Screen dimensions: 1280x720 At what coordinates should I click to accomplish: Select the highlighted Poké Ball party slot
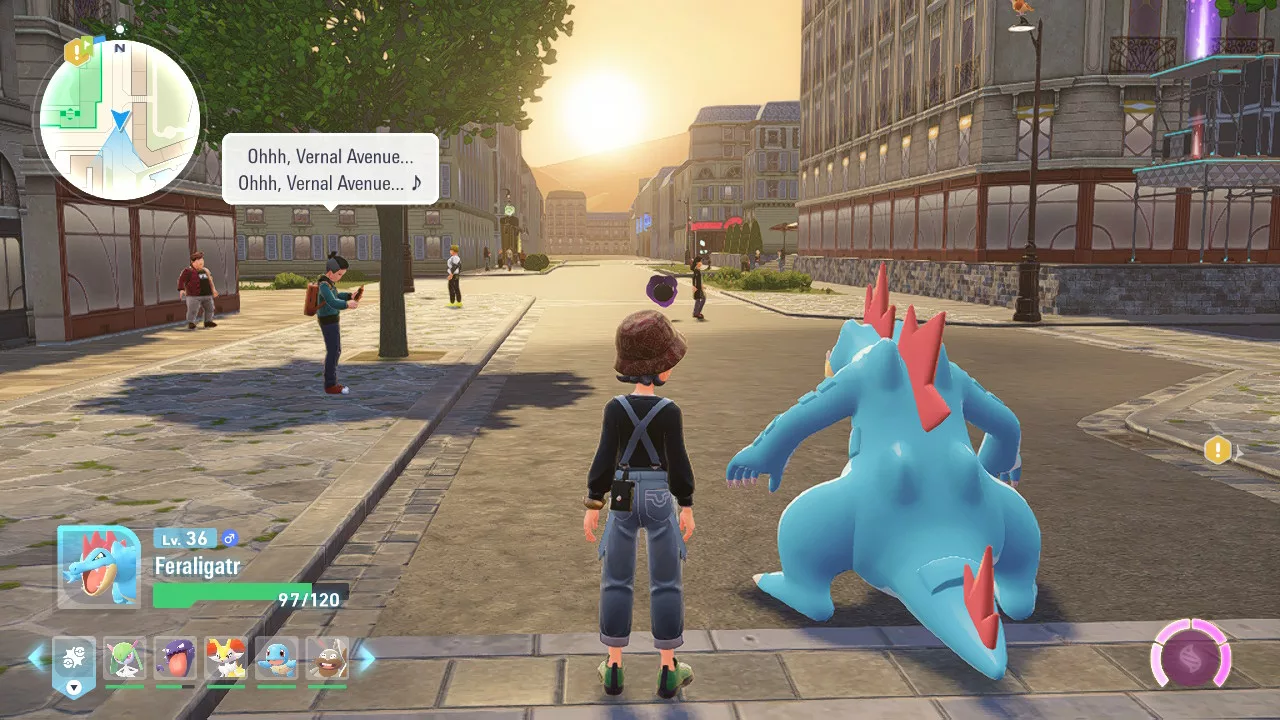tap(73, 660)
